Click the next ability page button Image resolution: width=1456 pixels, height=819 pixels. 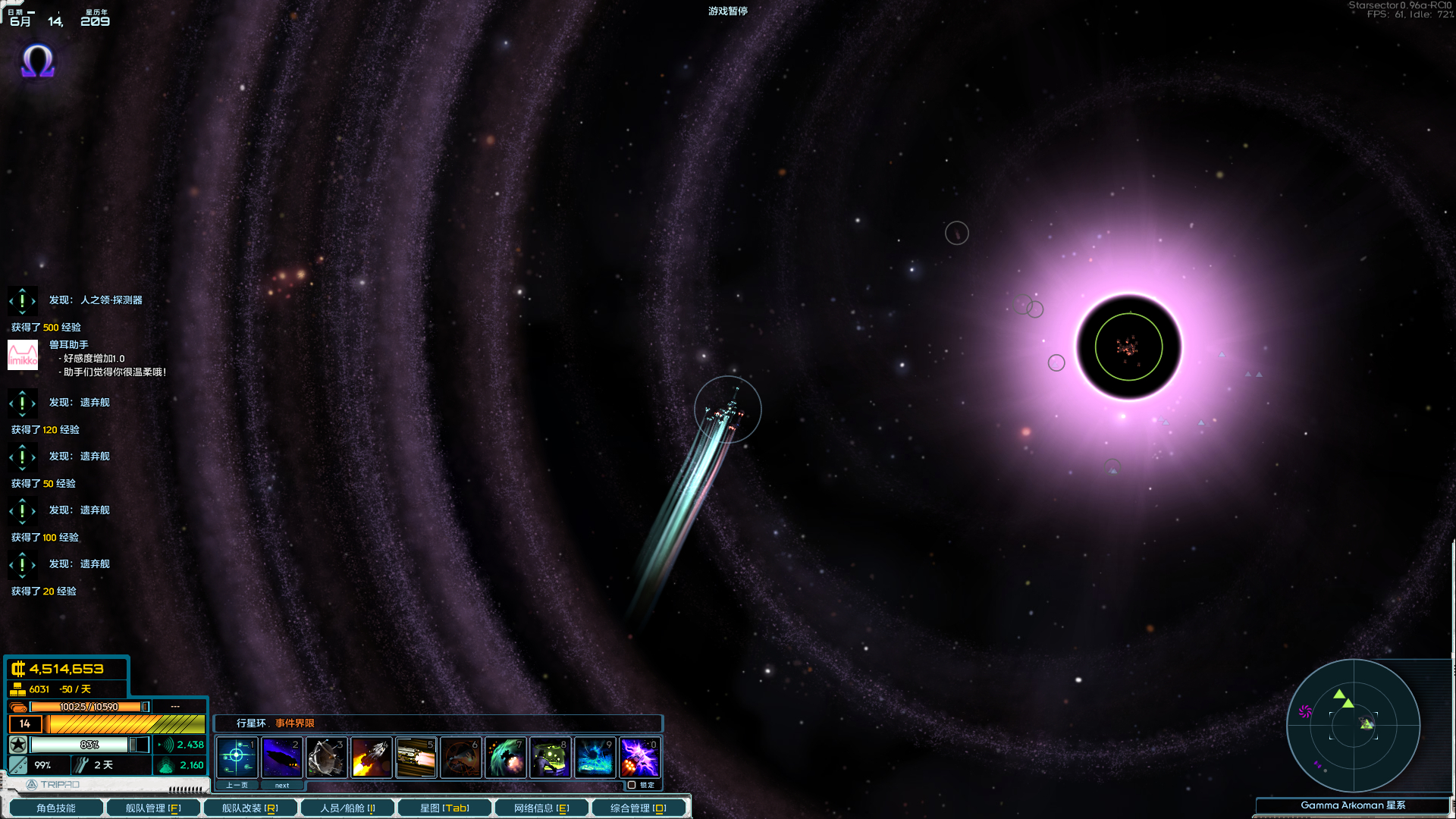[x=281, y=785]
